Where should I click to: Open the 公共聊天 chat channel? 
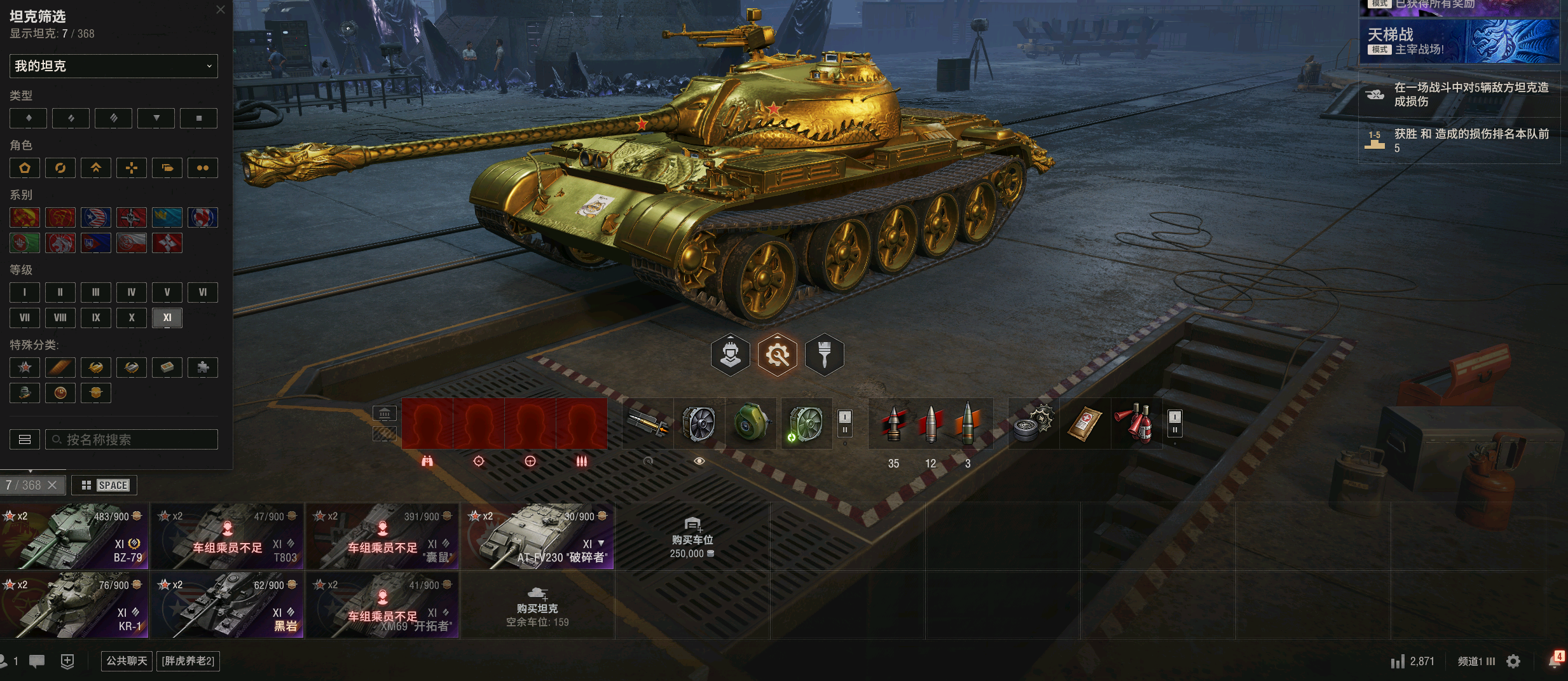click(x=127, y=661)
